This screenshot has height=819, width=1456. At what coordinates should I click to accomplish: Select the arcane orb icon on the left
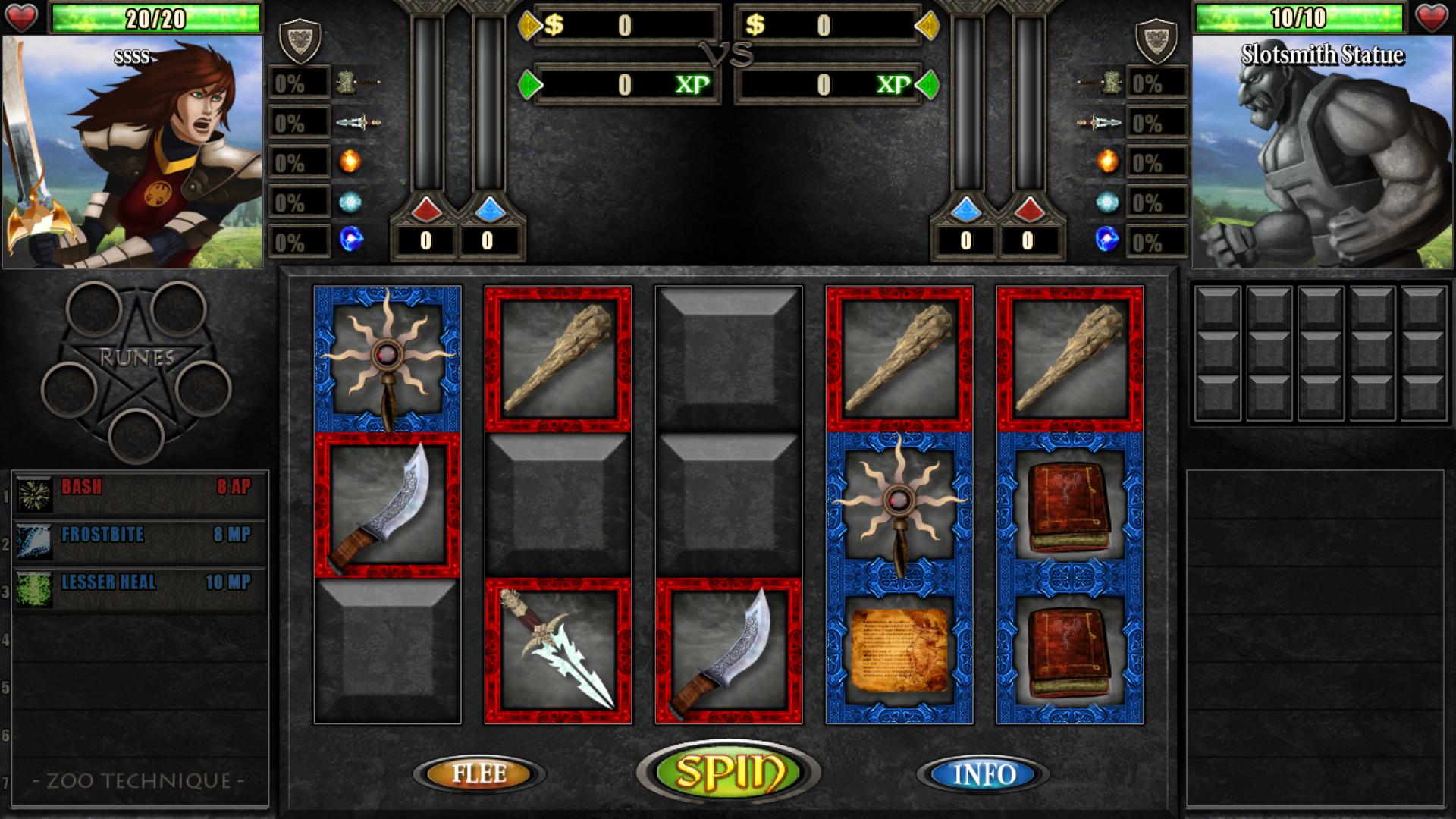(350, 238)
